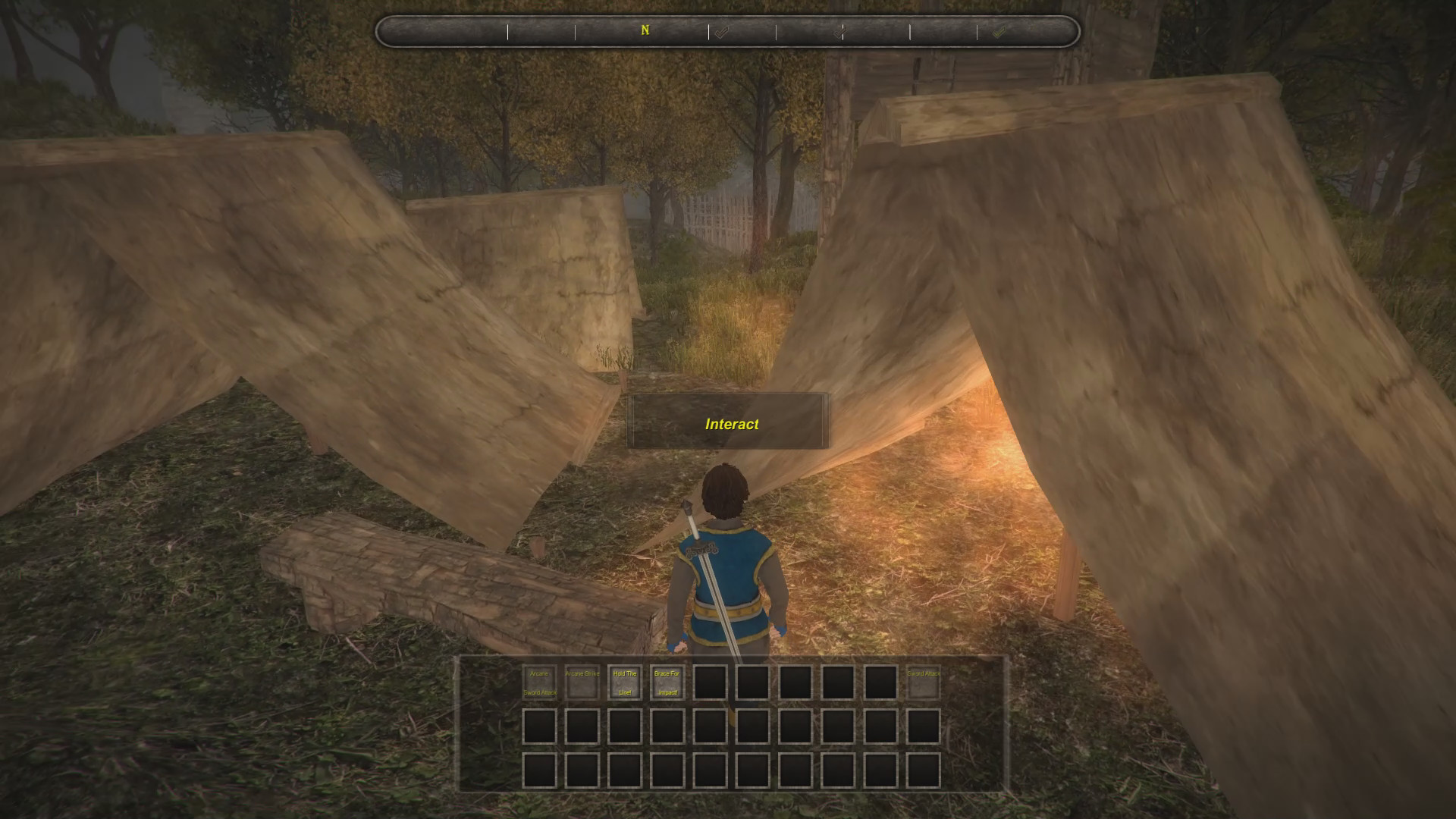Image resolution: width=1456 pixels, height=819 pixels.
Task: Click the first empty slot after Brace For Impact!
Action: (x=709, y=682)
